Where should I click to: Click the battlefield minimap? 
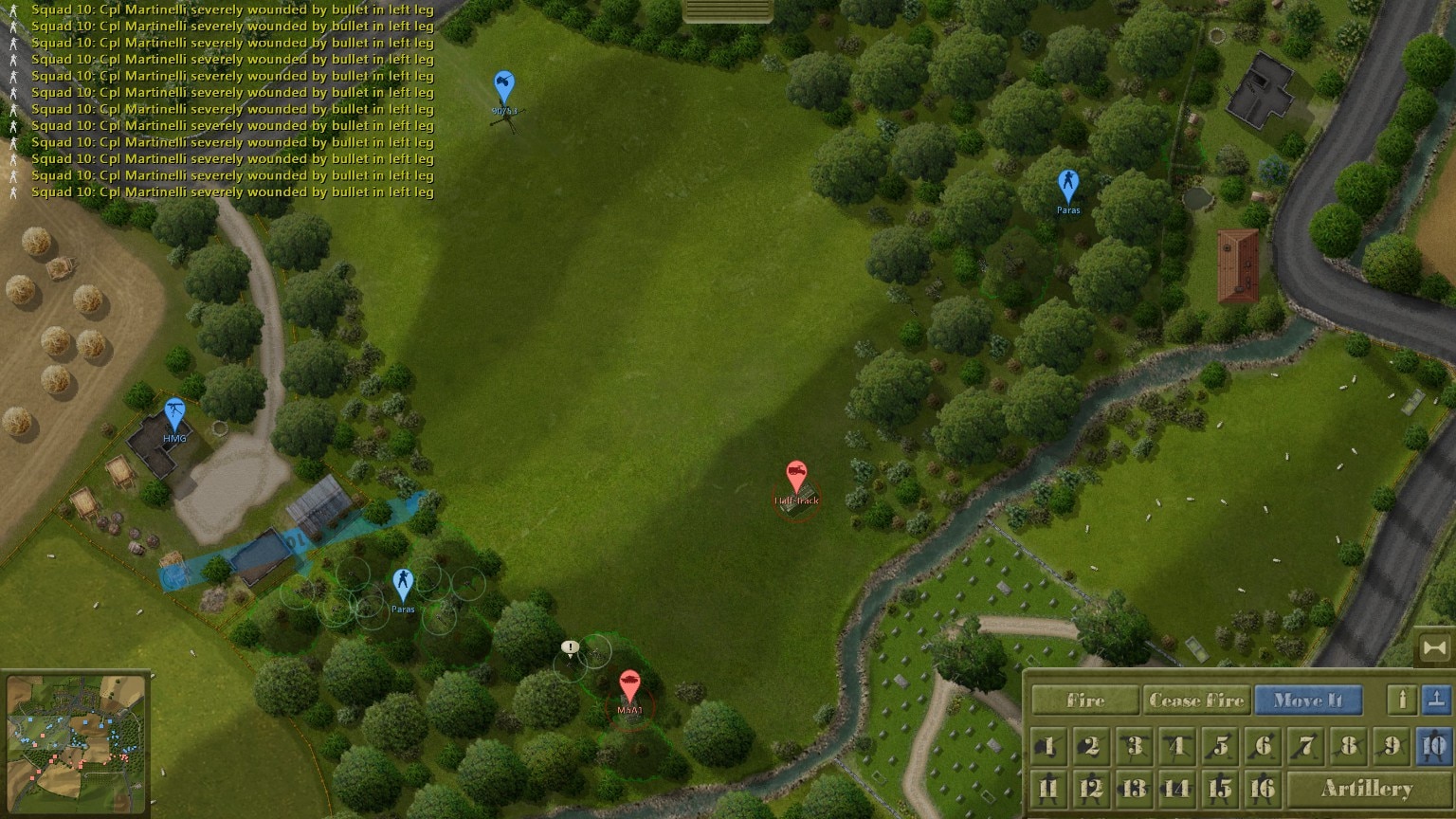point(76,744)
